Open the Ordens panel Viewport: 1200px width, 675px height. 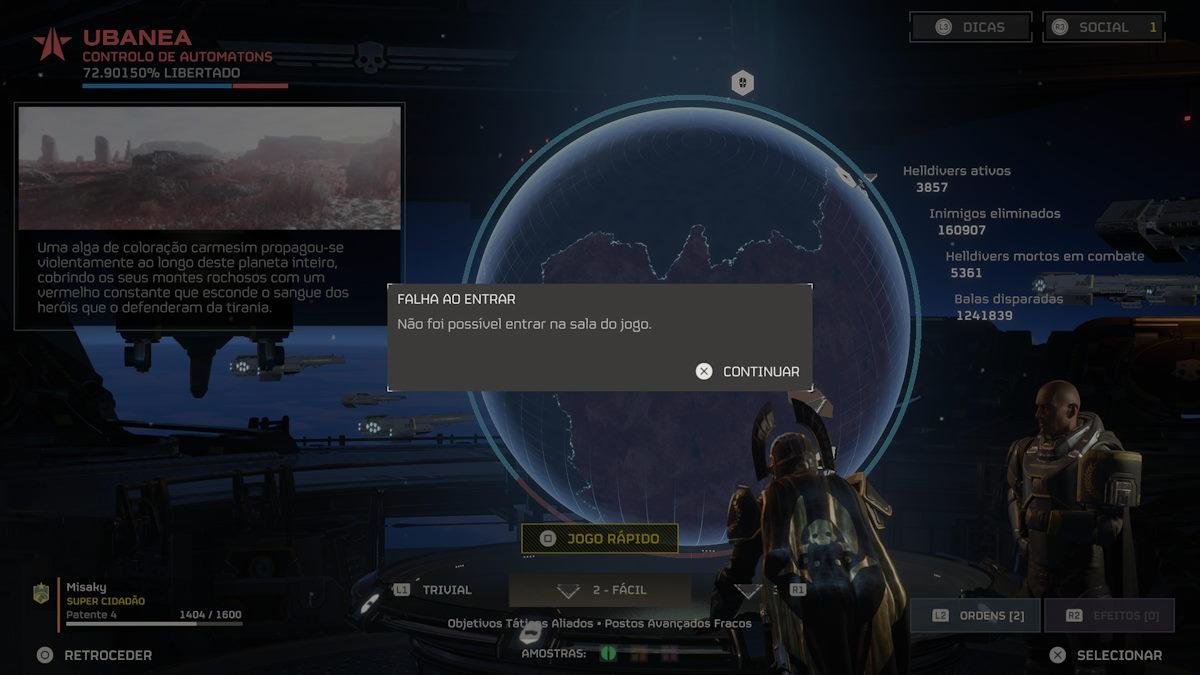pyautogui.click(x=975, y=616)
